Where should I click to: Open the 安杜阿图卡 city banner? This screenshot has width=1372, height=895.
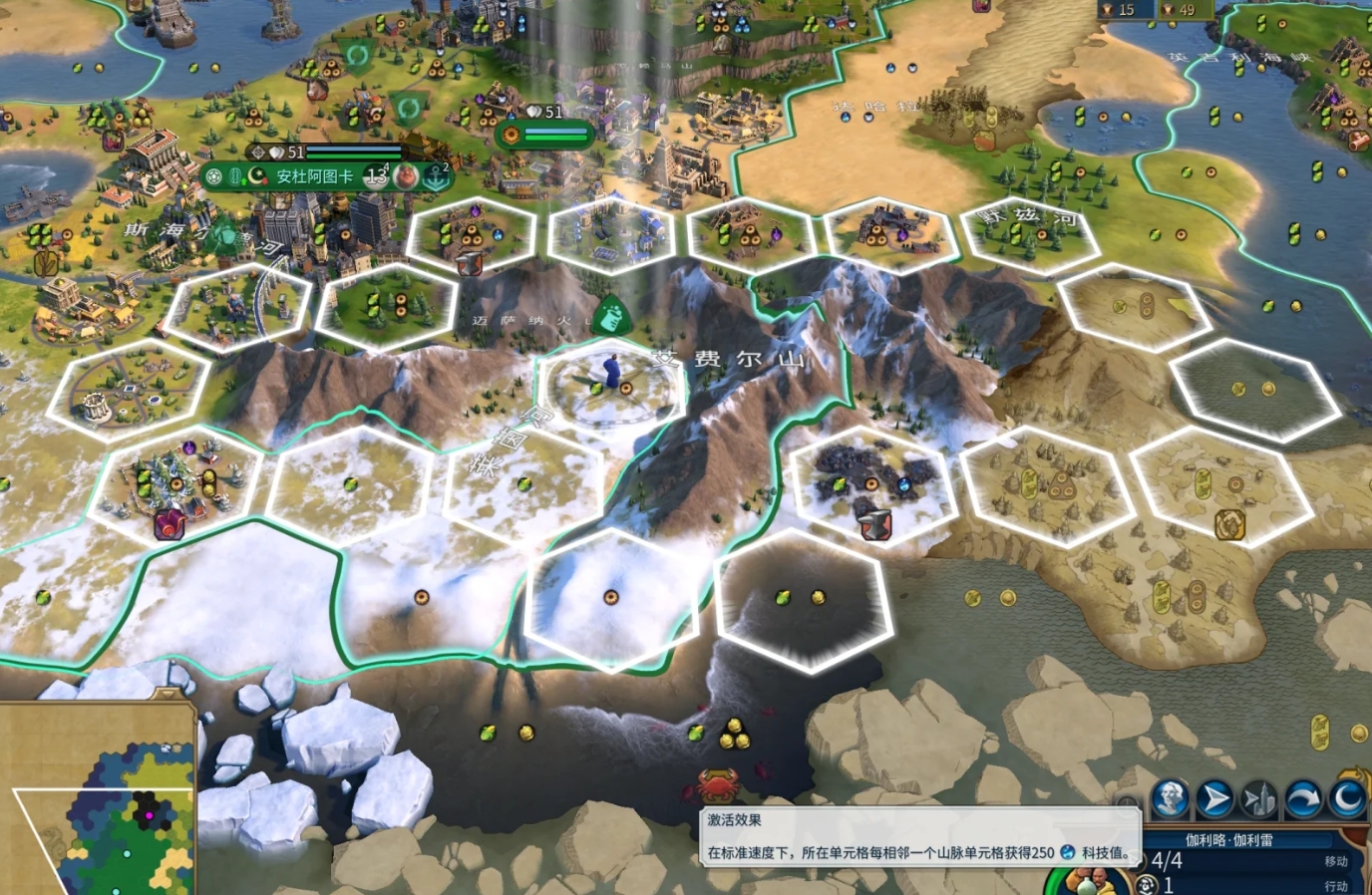tap(315, 176)
